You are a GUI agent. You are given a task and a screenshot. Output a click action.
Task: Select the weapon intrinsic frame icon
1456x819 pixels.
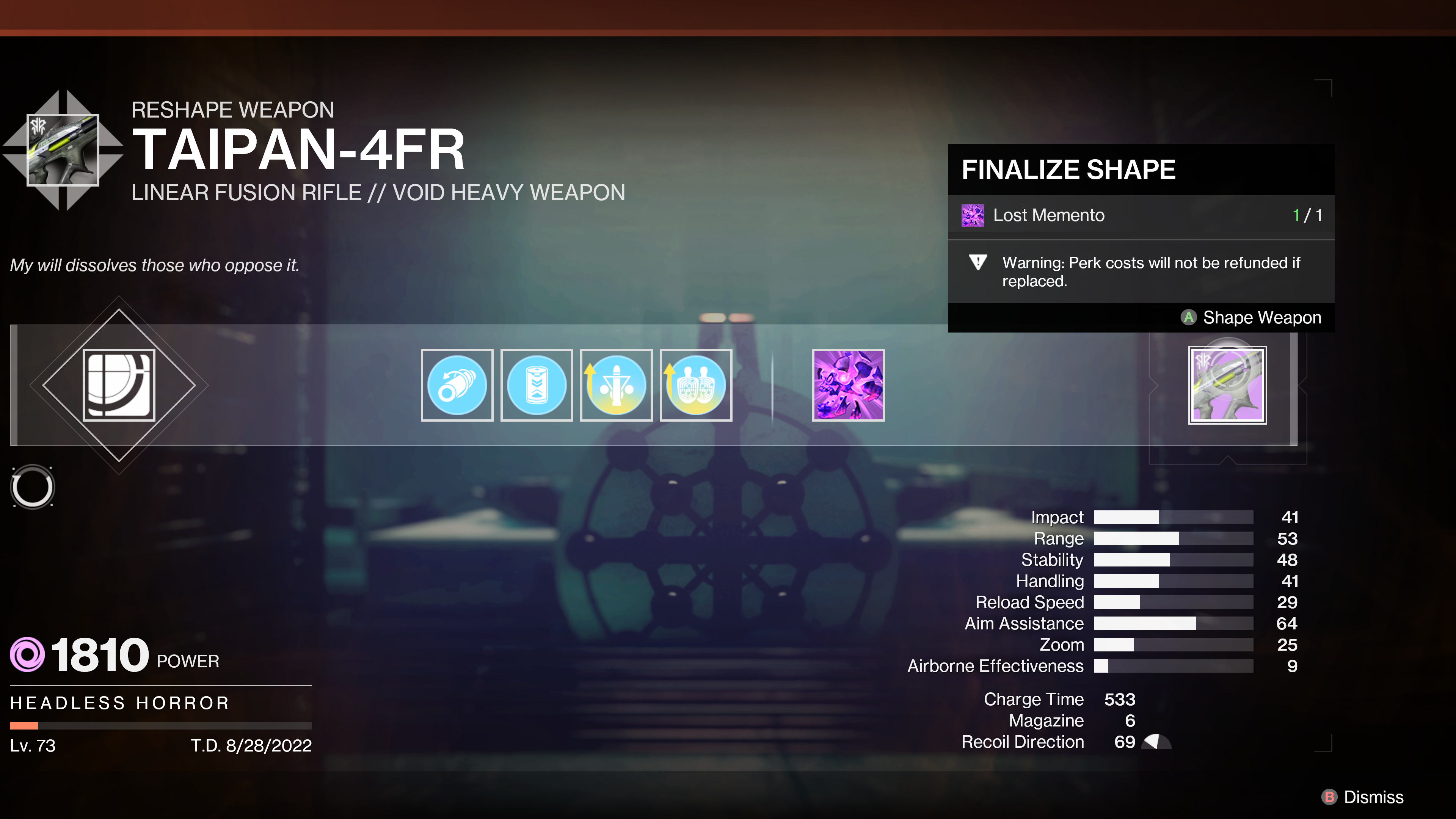tap(119, 385)
